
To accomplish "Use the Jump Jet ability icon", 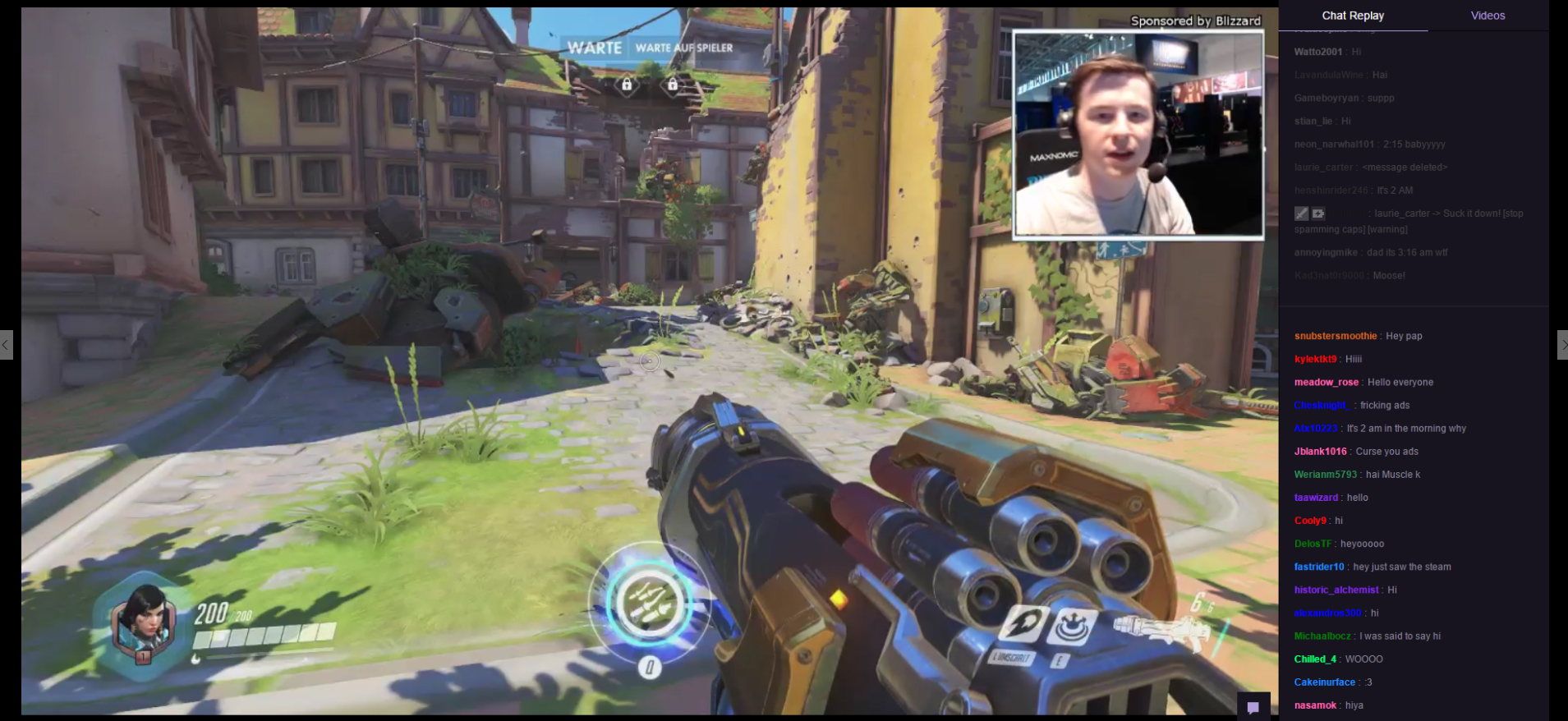I will coord(1023,626).
